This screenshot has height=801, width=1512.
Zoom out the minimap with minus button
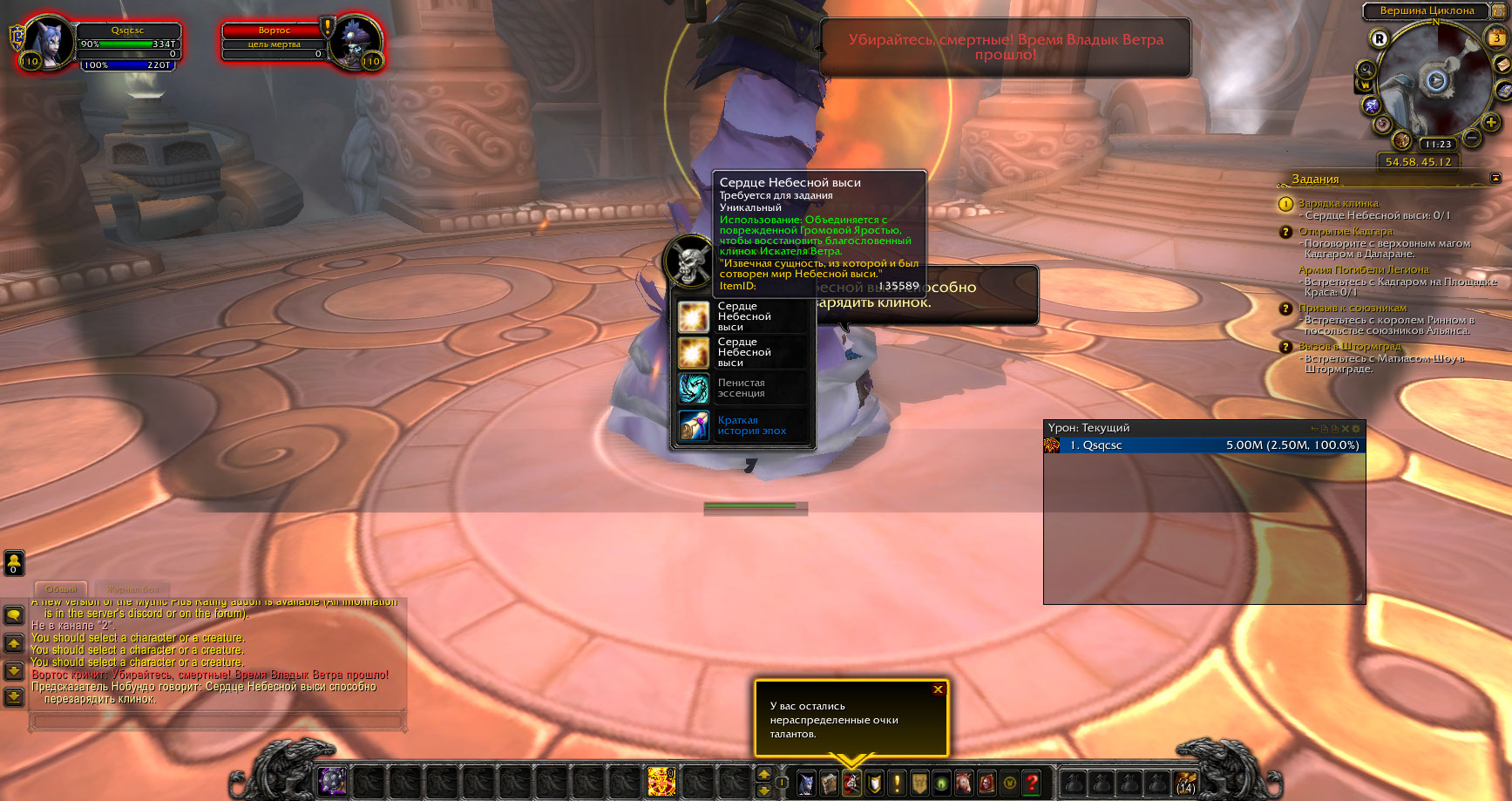point(1472,138)
